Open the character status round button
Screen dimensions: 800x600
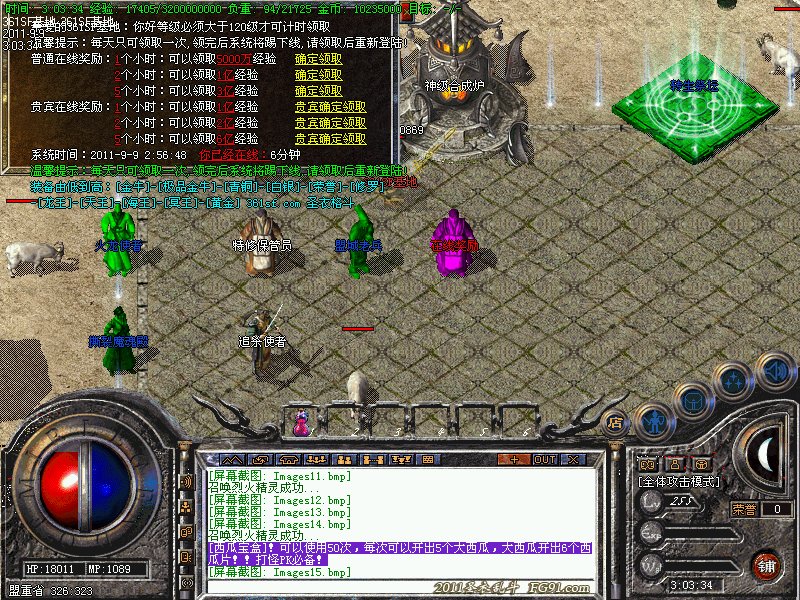point(653,420)
